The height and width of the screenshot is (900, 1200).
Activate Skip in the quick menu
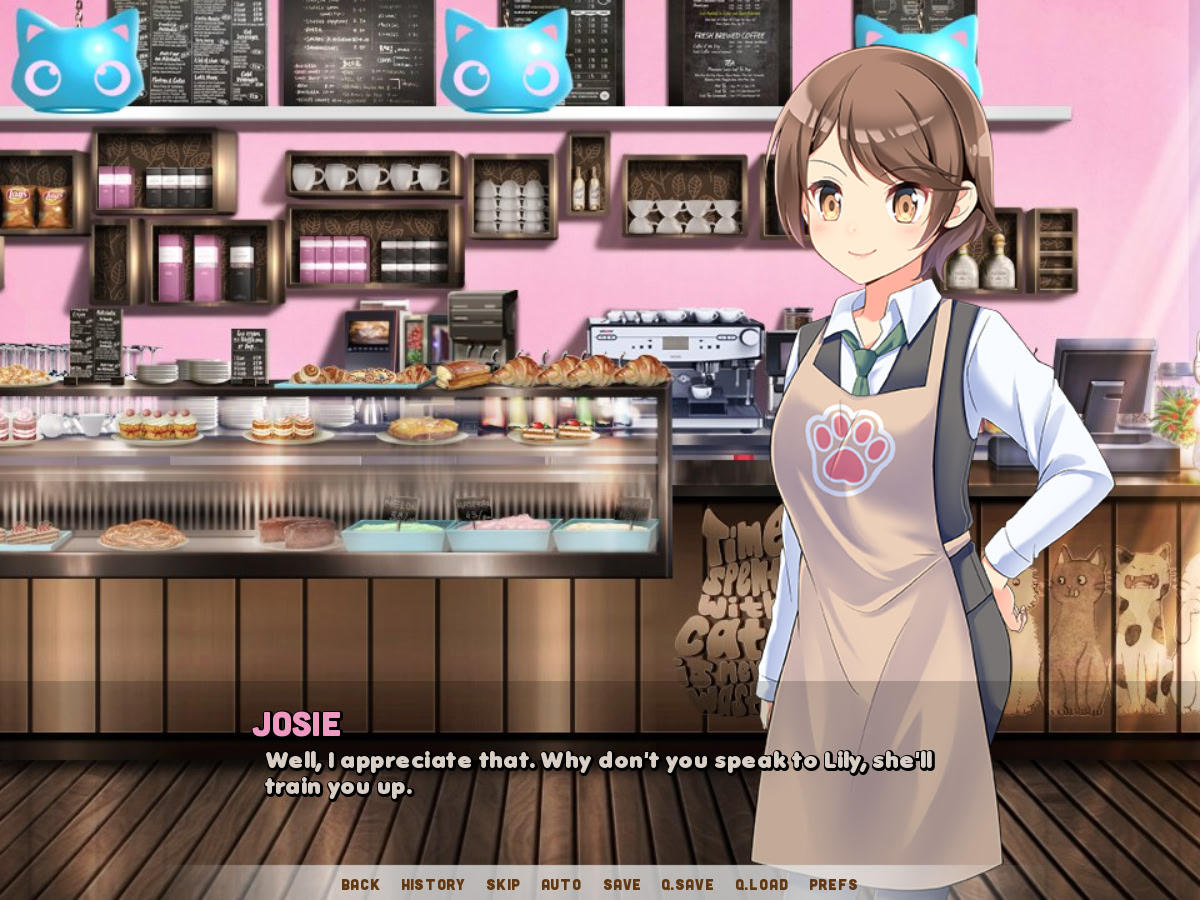[x=503, y=884]
